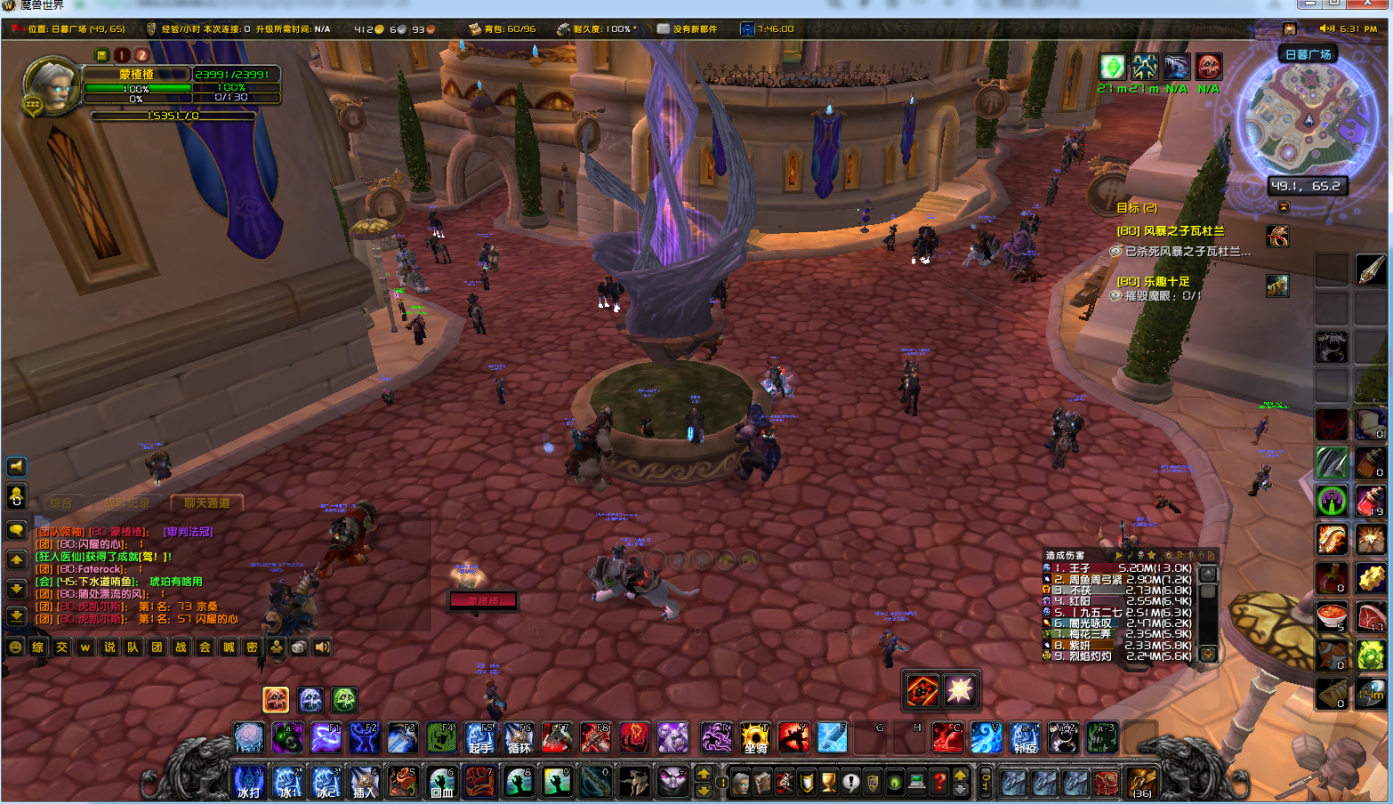Open the emote smiley face button
Viewport: 1393px width, 804px height.
pos(15,648)
